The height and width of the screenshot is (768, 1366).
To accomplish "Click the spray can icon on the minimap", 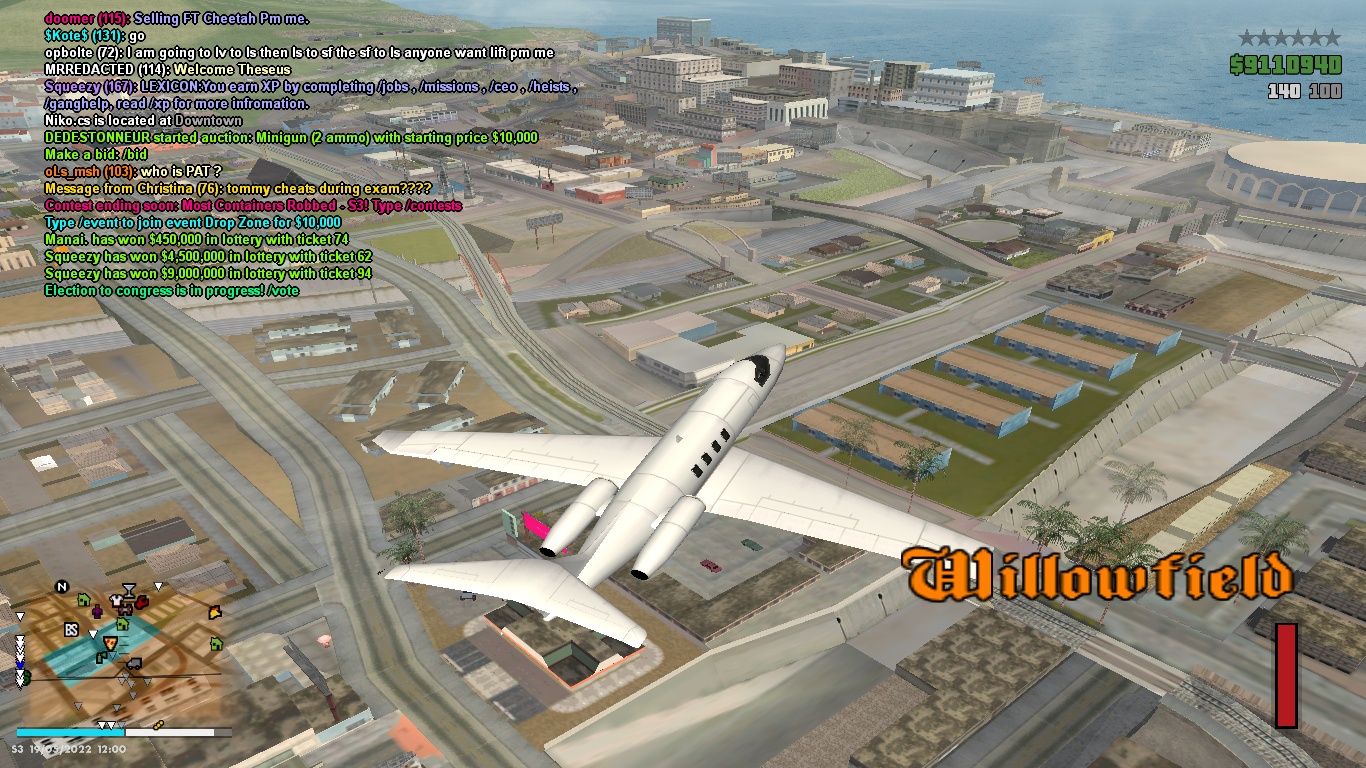I will [x=101, y=657].
